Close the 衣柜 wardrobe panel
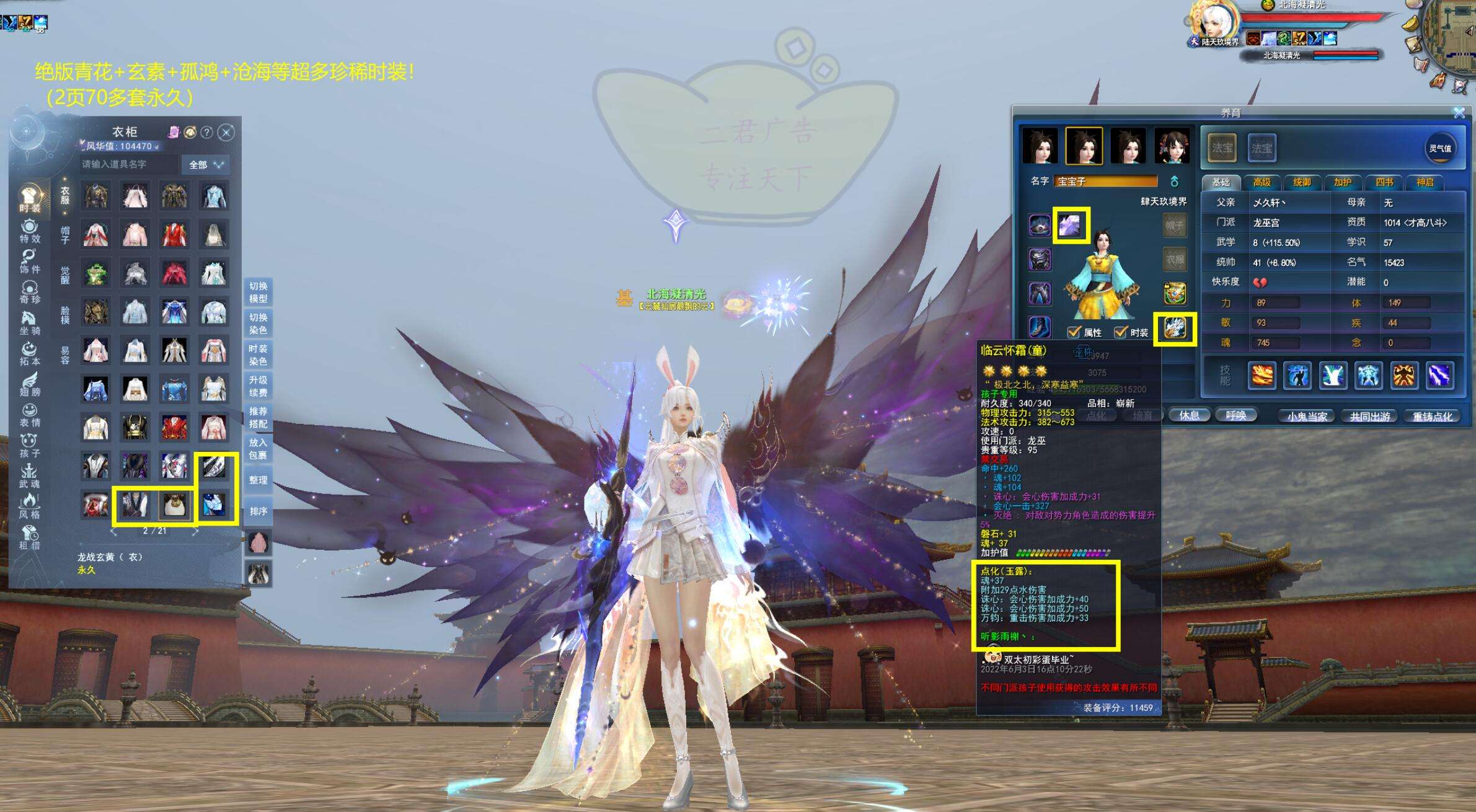1476x812 pixels. point(227,132)
